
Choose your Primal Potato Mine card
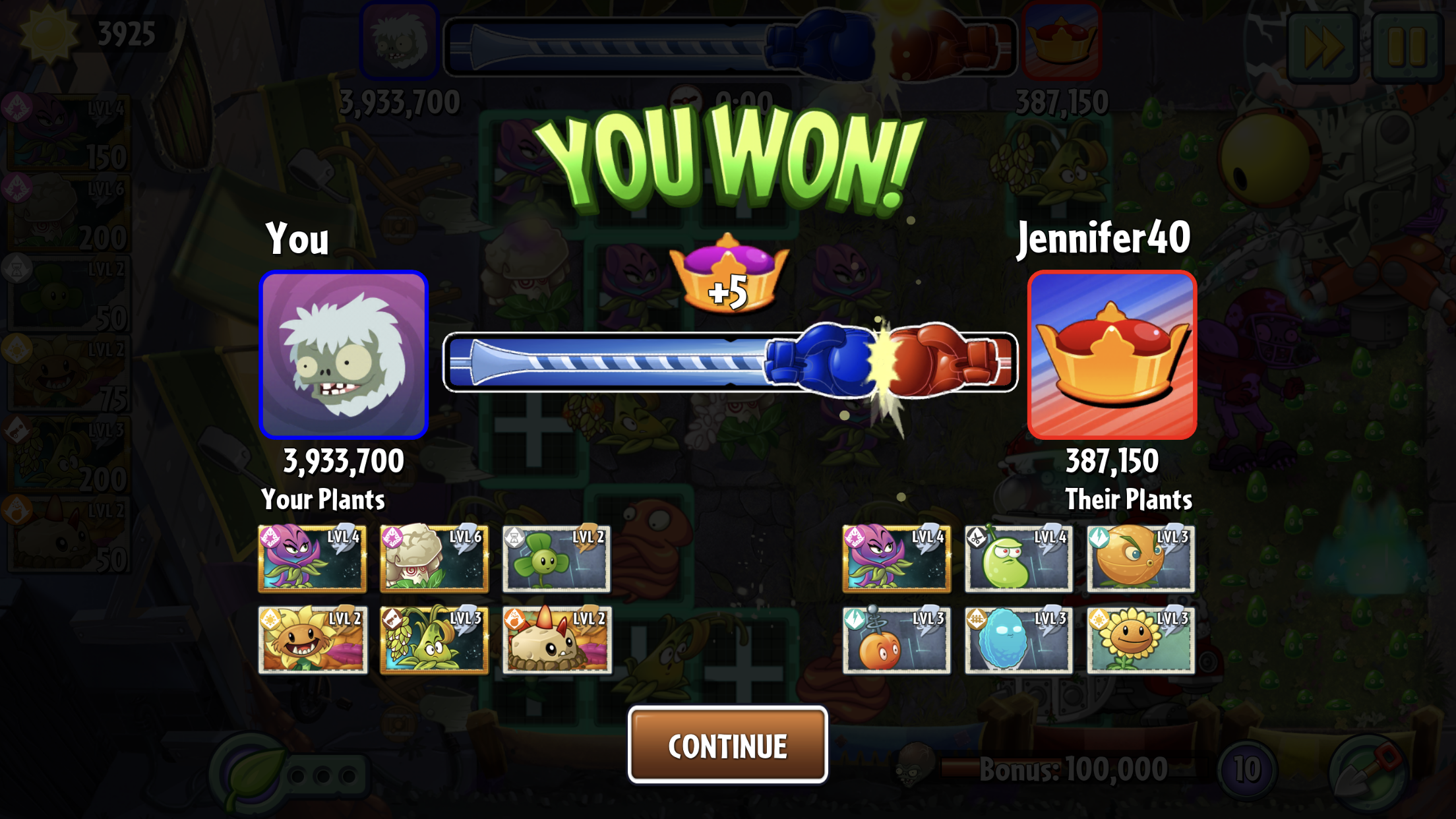[x=557, y=640]
